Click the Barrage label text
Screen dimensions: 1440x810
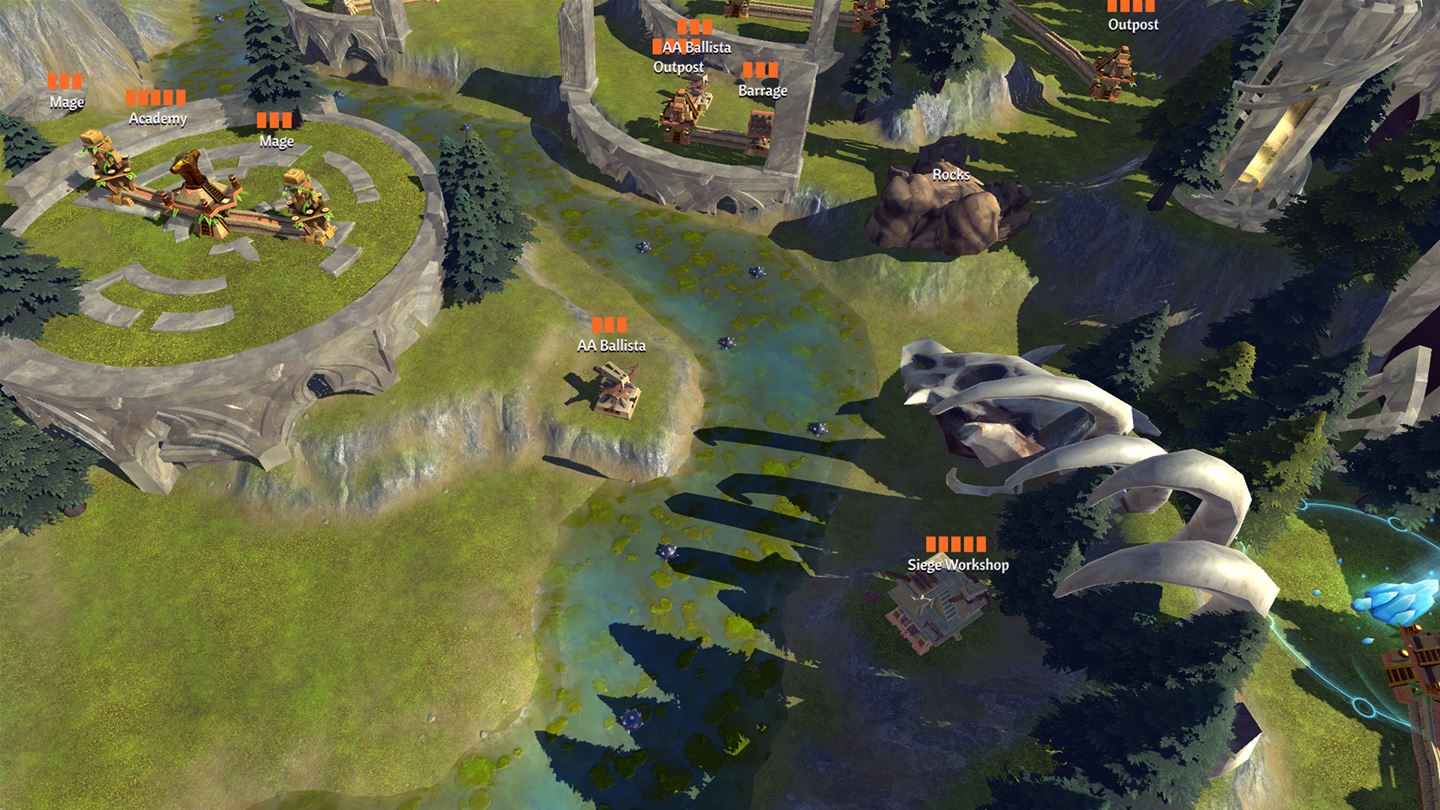click(x=764, y=90)
